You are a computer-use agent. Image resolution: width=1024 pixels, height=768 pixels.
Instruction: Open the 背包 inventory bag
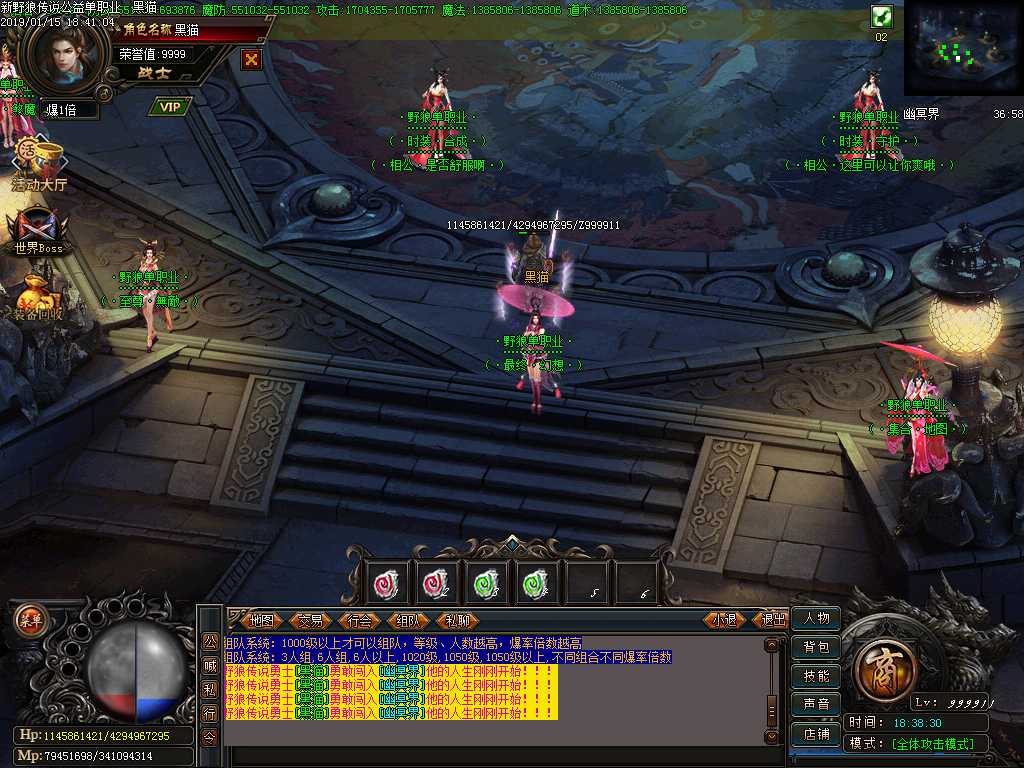click(x=816, y=648)
